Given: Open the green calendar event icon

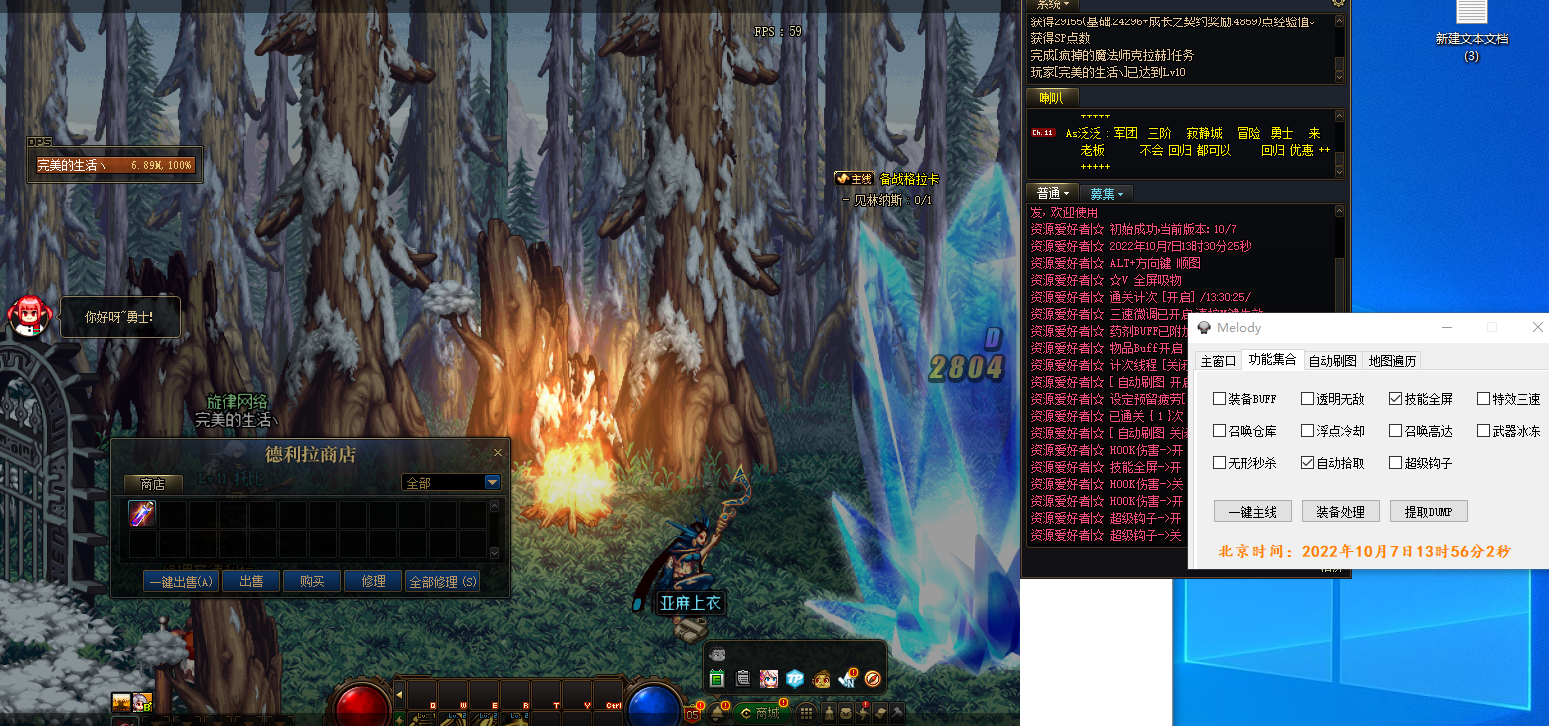Looking at the screenshot, I should pos(716,679).
